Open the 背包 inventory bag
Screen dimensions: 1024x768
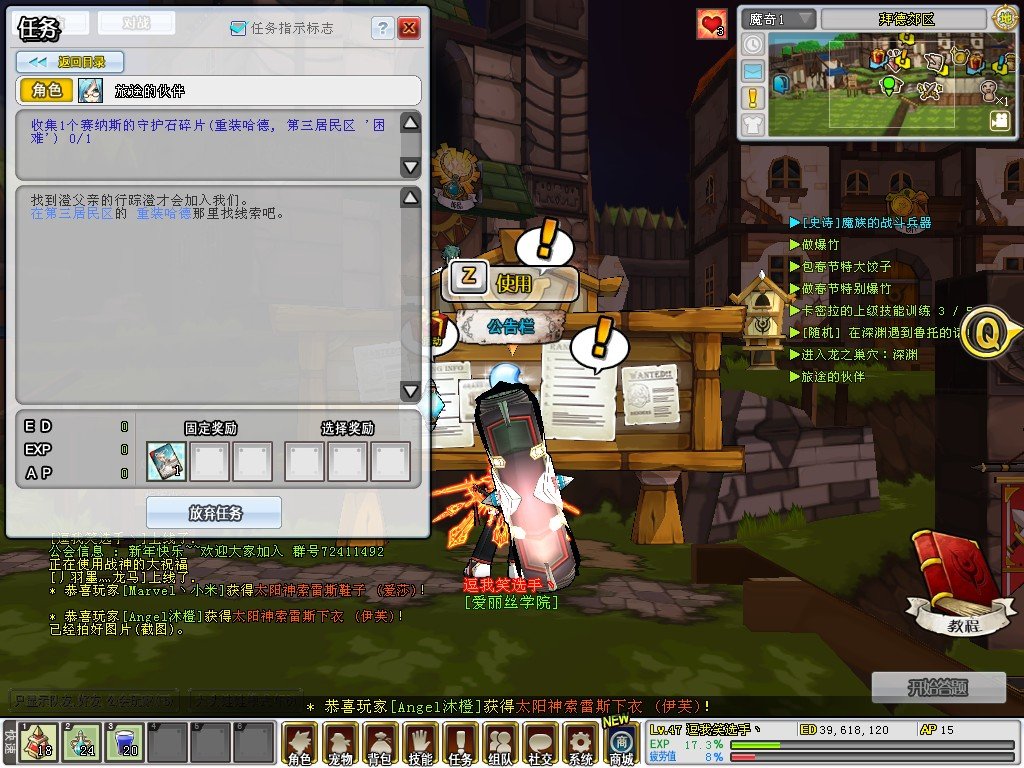[380, 745]
